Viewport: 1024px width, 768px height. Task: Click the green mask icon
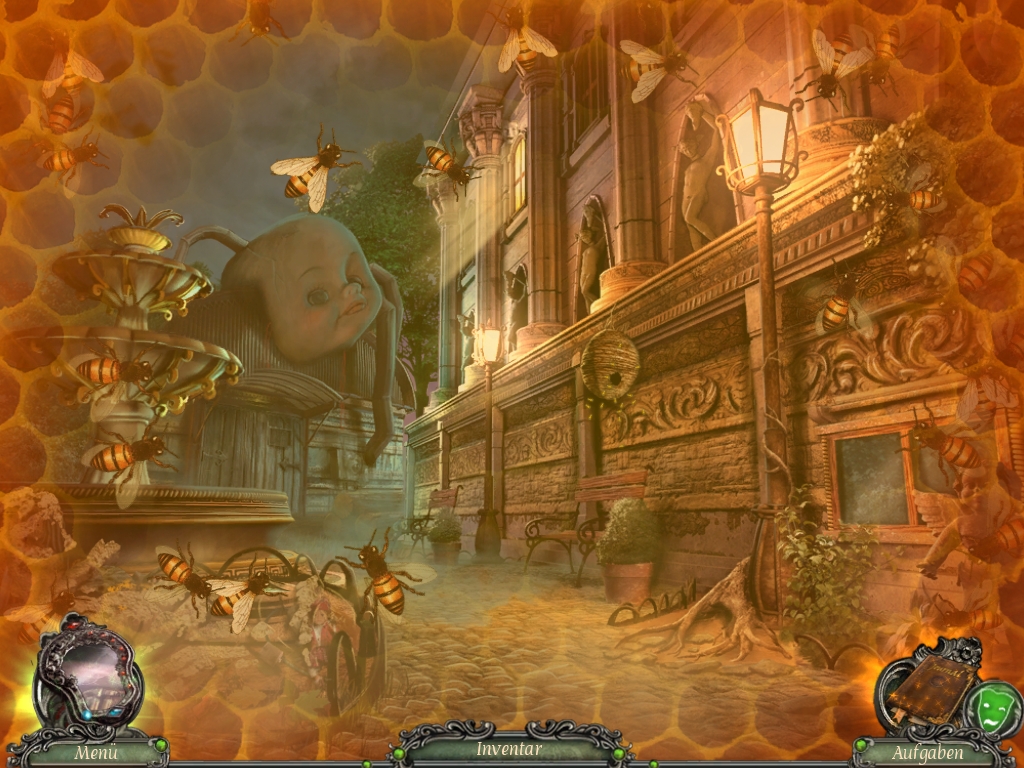click(991, 708)
